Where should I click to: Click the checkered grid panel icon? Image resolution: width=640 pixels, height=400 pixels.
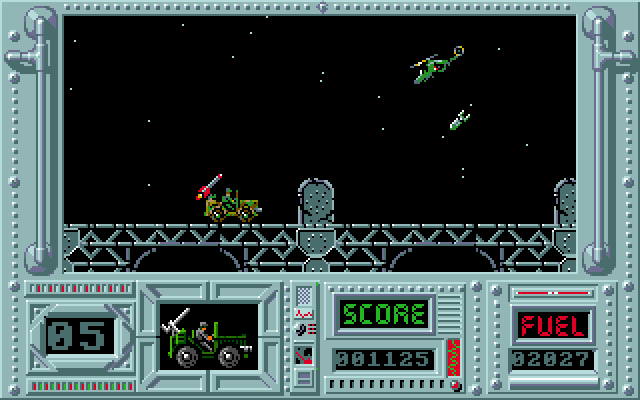pyautogui.click(x=304, y=296)
